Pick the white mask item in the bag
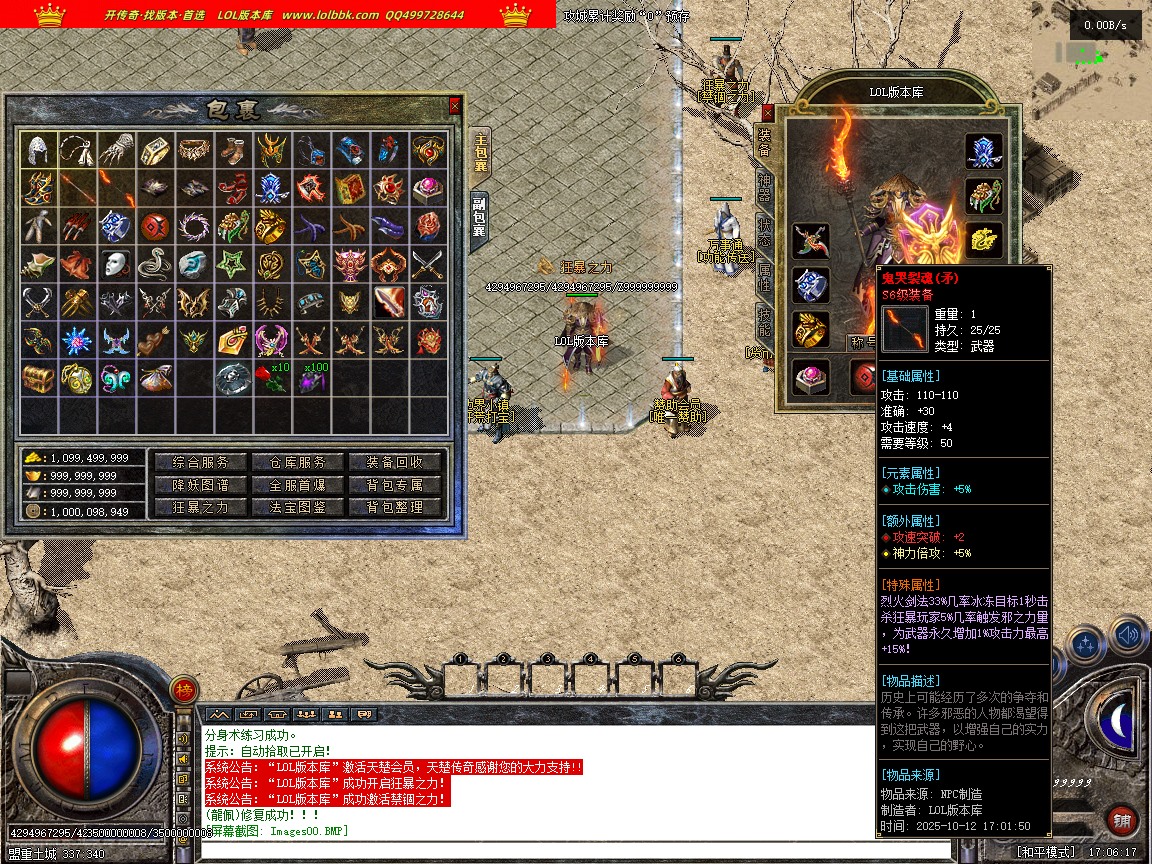Viewport: 1152px width, 864px height. 117,265
